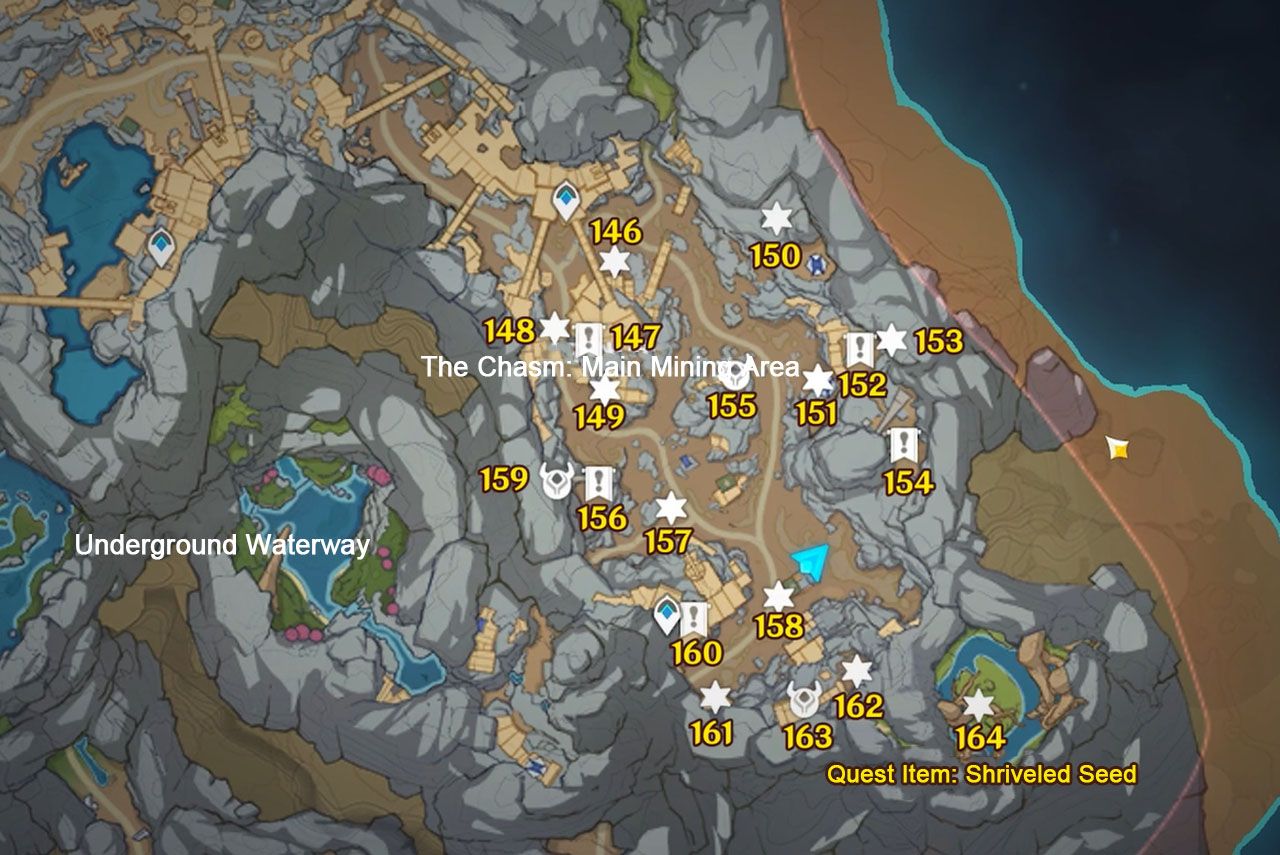The image size is (1280, 855).
Task: Select chest star marker 146
Action: click(616, 264)
